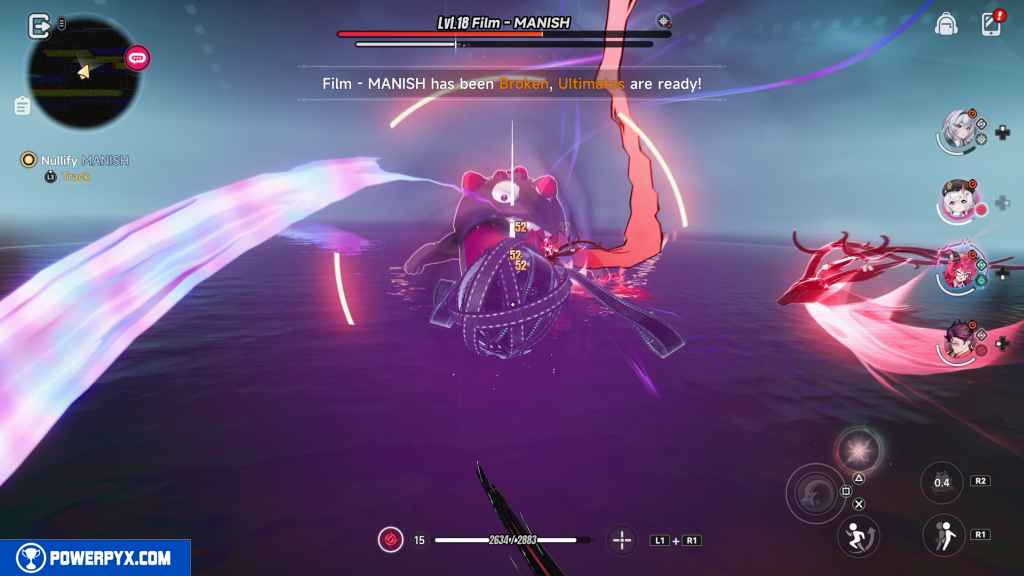Open the pink chat bubble marker
Viewport: 1024px width, 576px height.
(x=137, y=58)
